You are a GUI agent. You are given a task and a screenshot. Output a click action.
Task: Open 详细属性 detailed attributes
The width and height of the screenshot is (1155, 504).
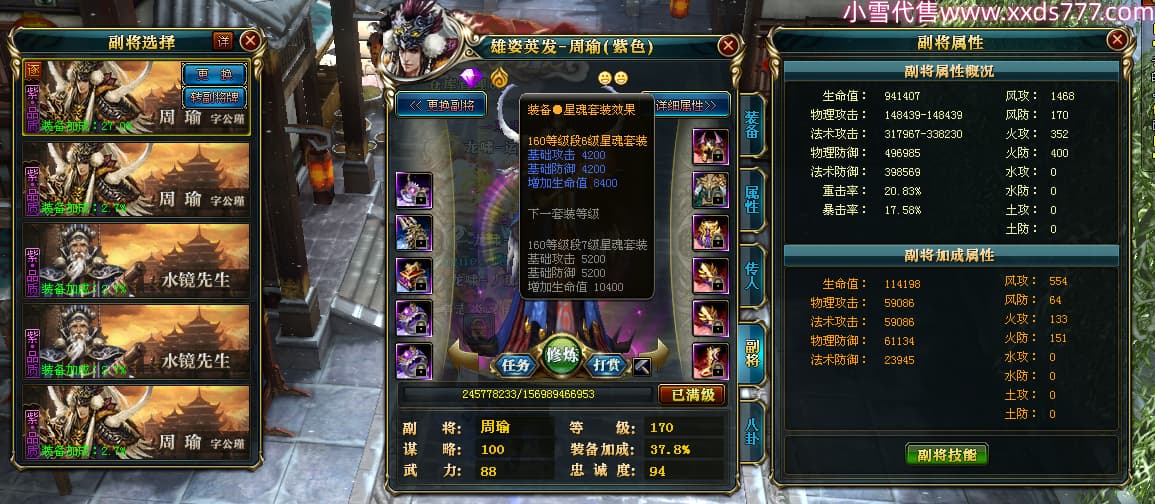690,104
